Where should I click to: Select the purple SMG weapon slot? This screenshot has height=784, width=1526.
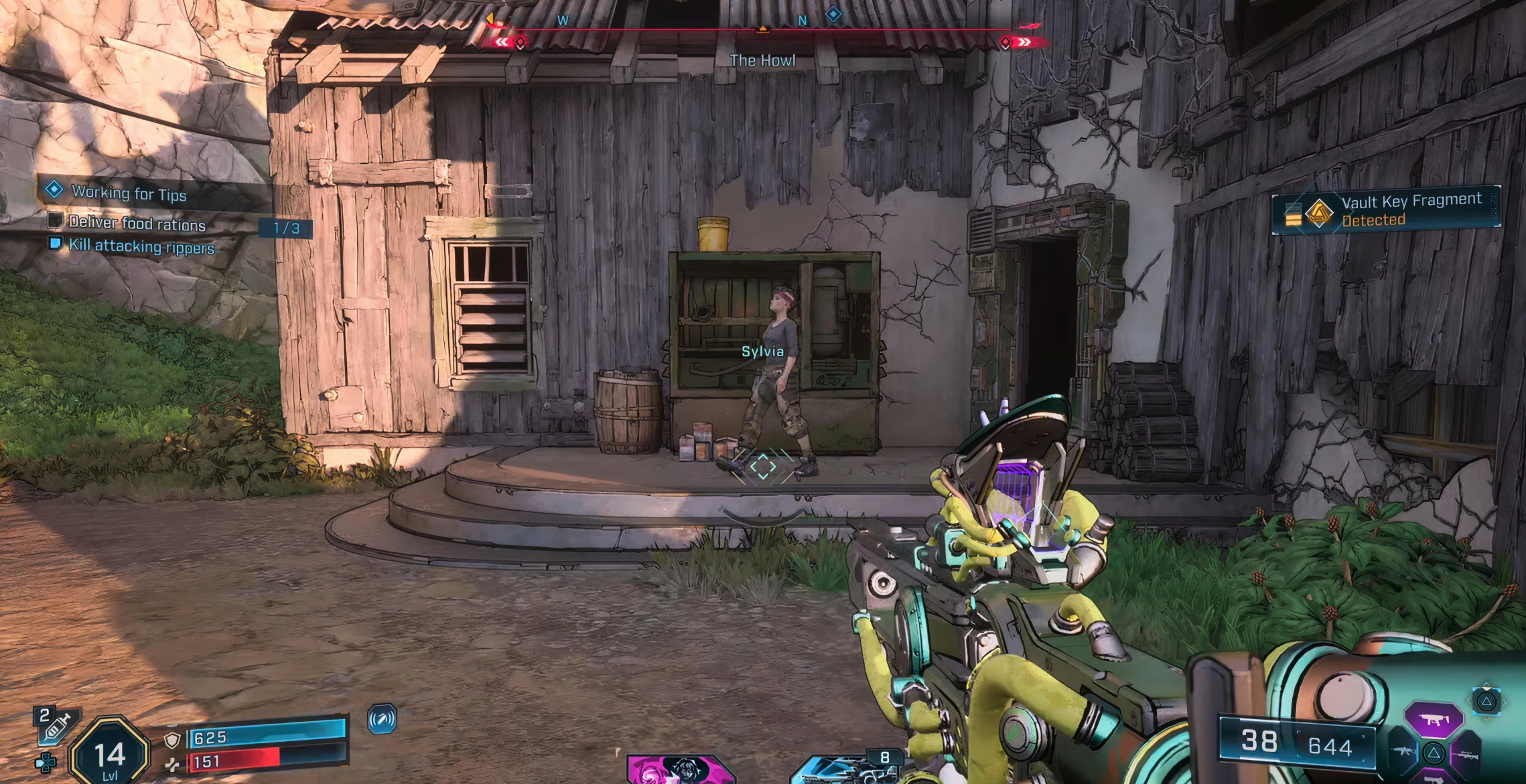1434,720
